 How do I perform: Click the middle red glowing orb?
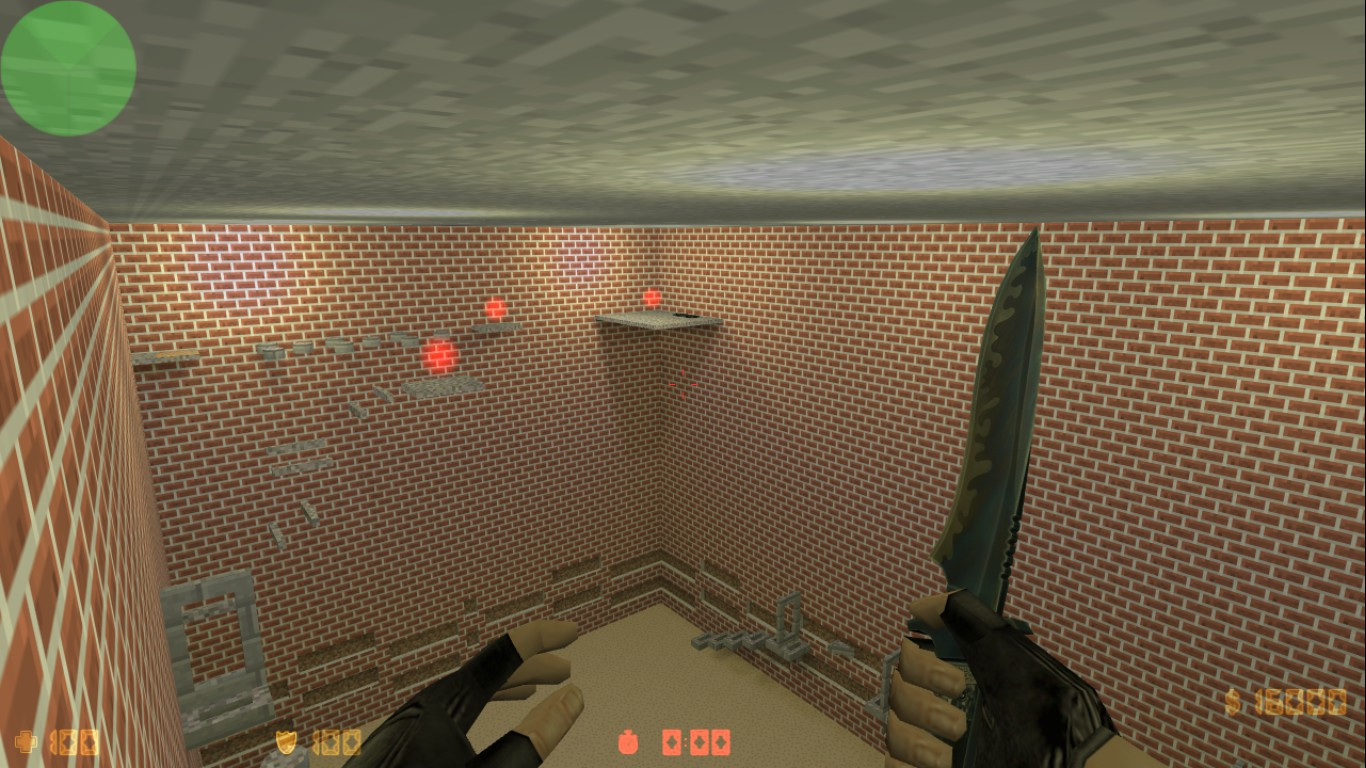point(494,308)
